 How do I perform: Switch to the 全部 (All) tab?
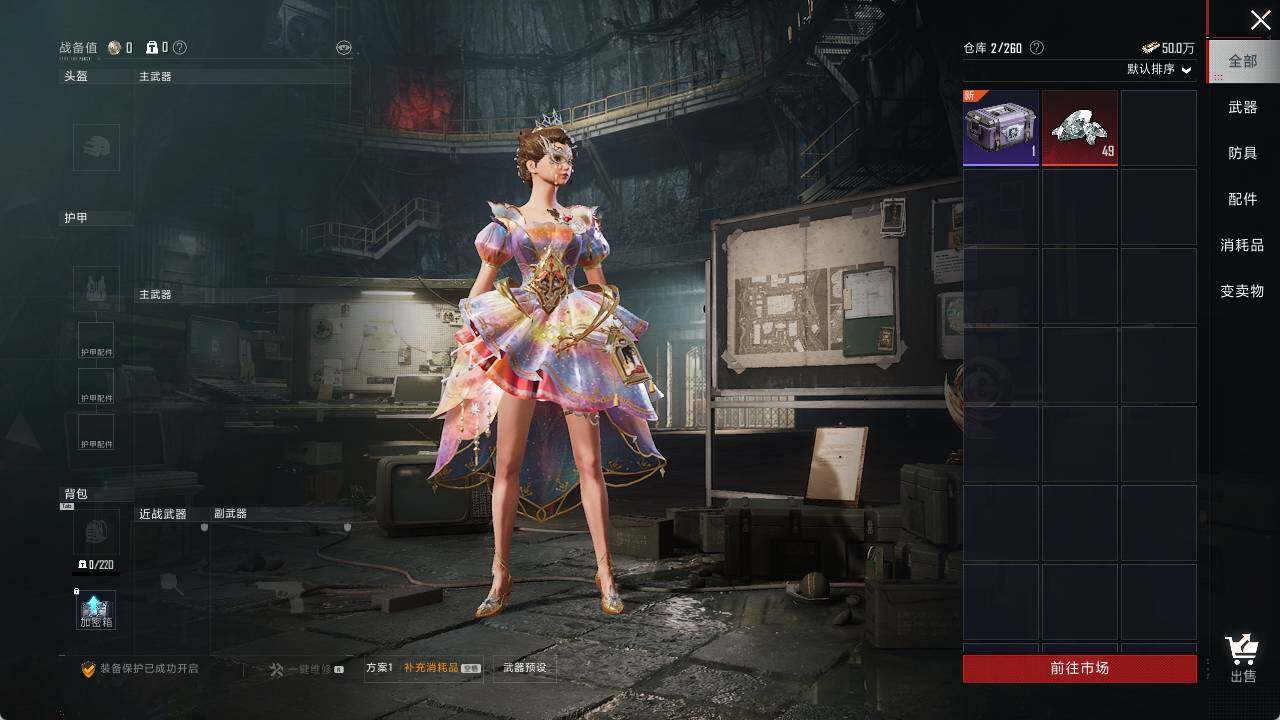[1243, 61]
